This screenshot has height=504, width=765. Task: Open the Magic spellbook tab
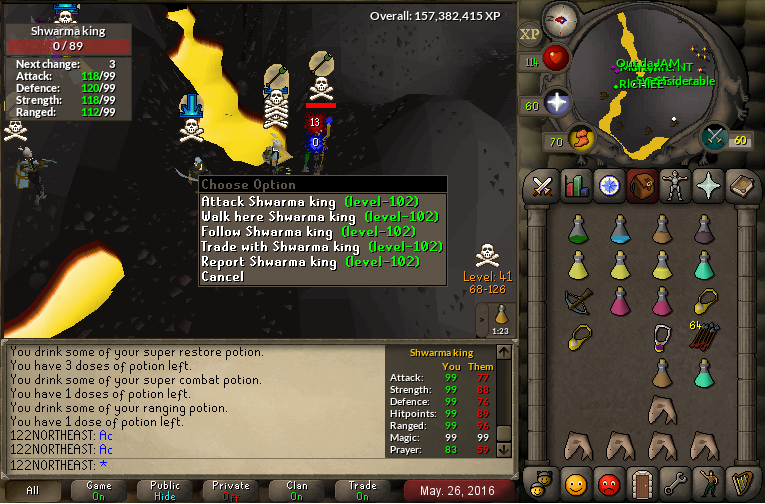point(741,185)
